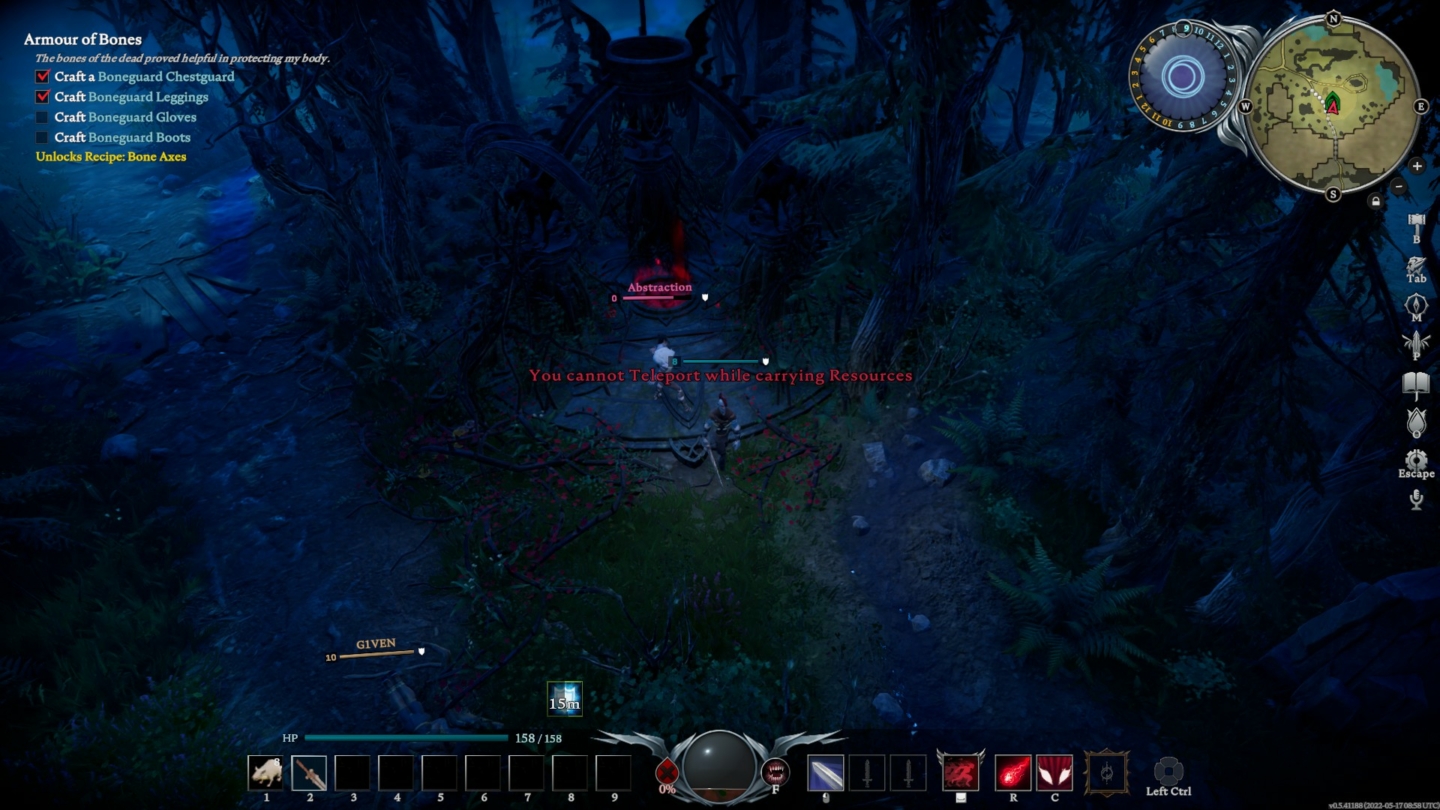Select the fanged bite ability beside F

[x=777, y=771]
